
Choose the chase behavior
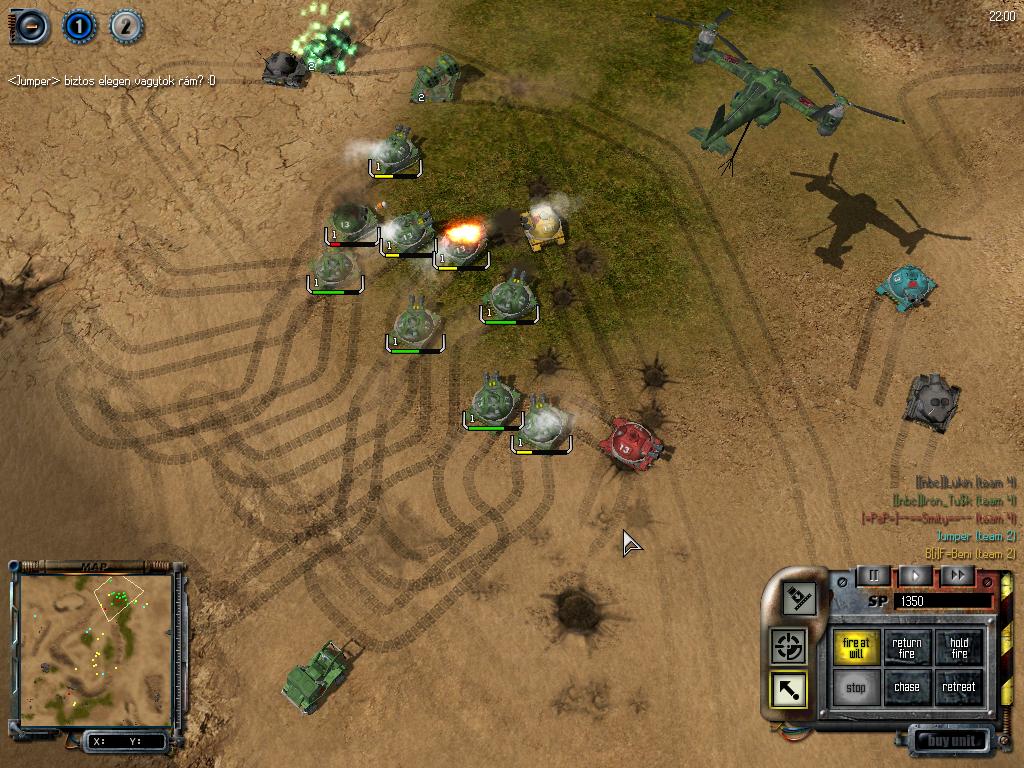[x=907, y=688]
